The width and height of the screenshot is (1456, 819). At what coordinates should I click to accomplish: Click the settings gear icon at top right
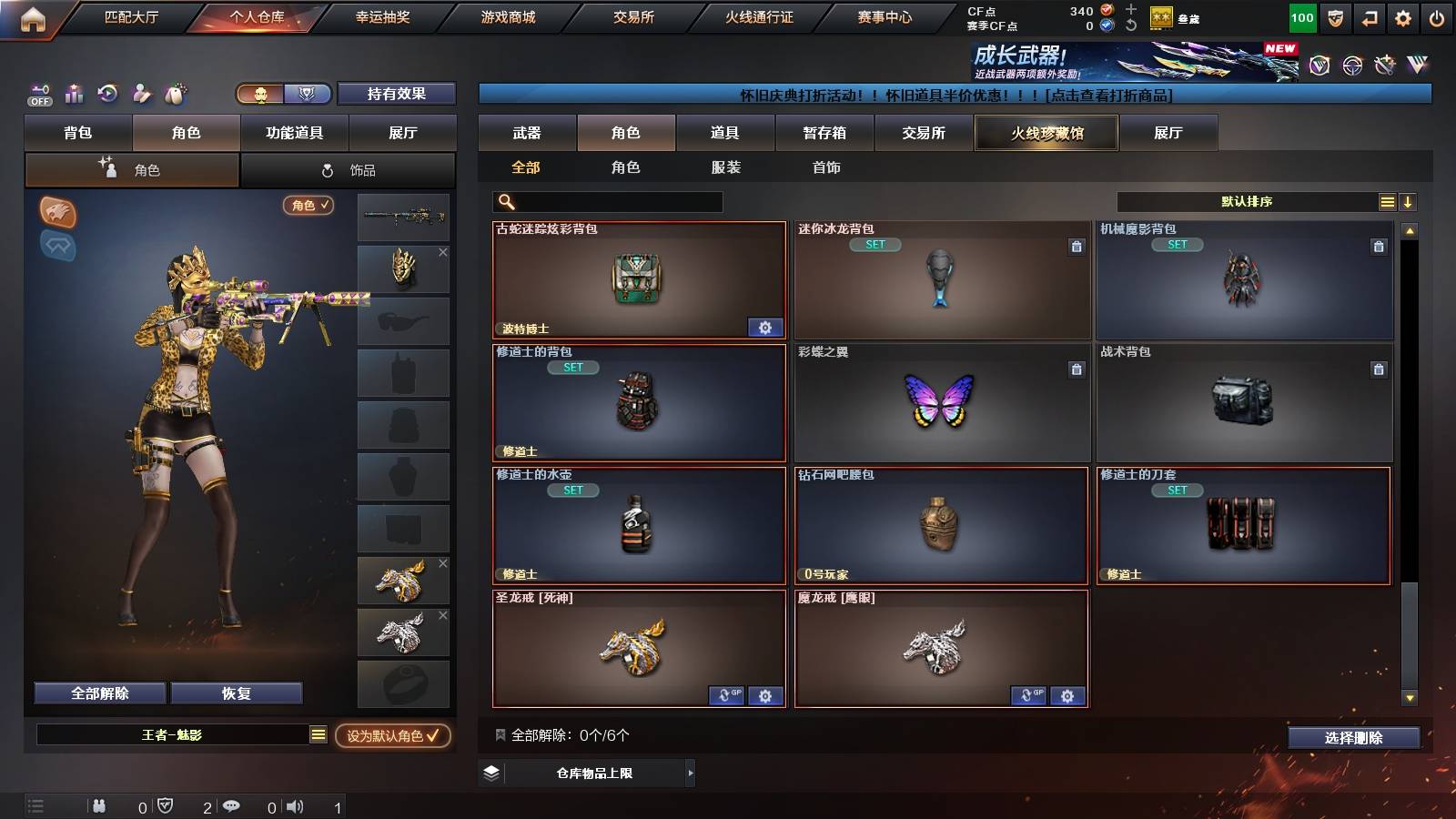1403,16
